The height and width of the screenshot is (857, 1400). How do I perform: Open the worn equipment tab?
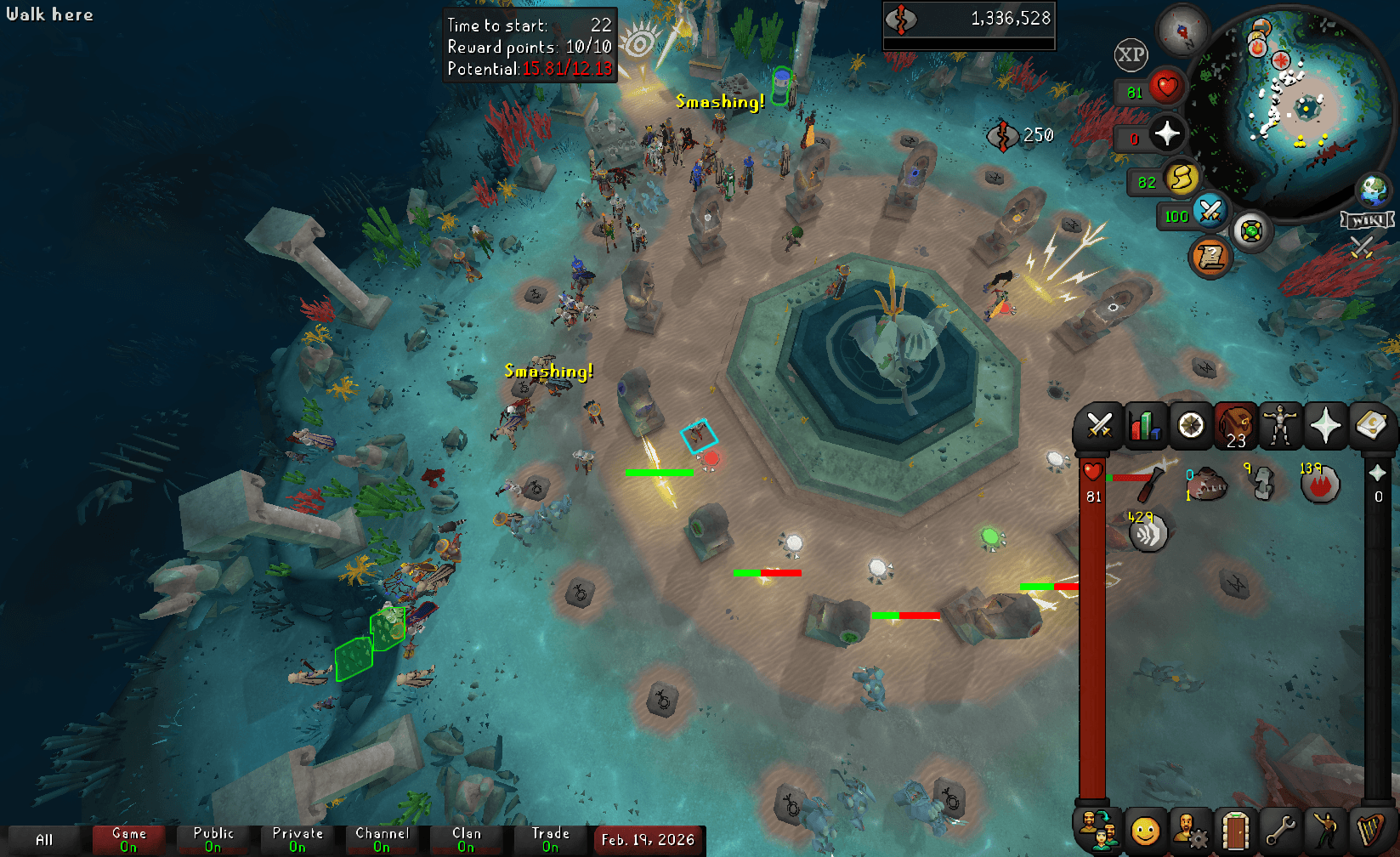[x=1281, y=425]
